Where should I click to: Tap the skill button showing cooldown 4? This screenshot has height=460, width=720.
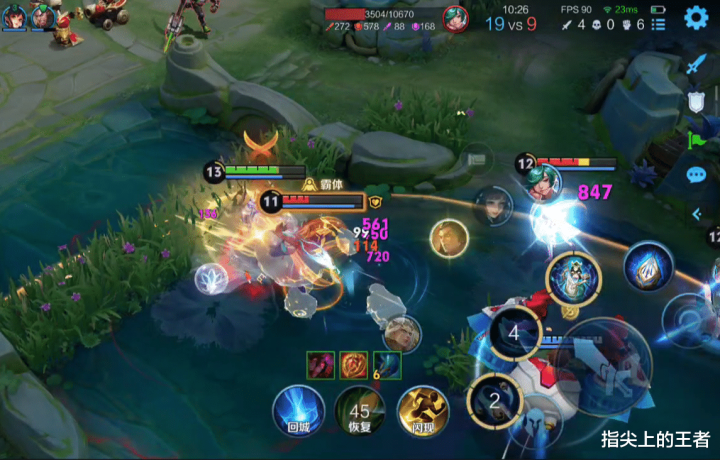coord(514,333)
